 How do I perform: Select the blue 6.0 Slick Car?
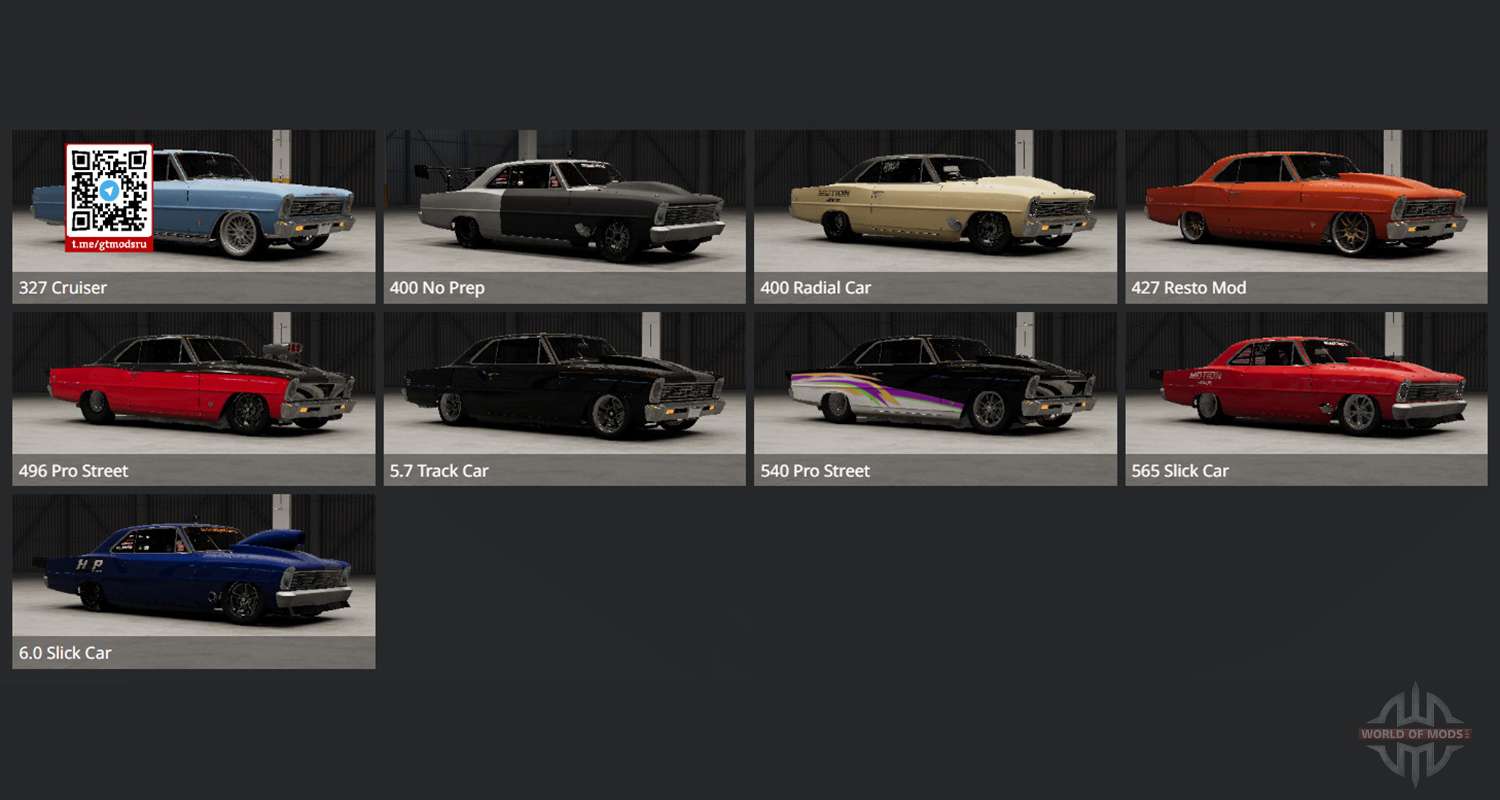[194, 580]
